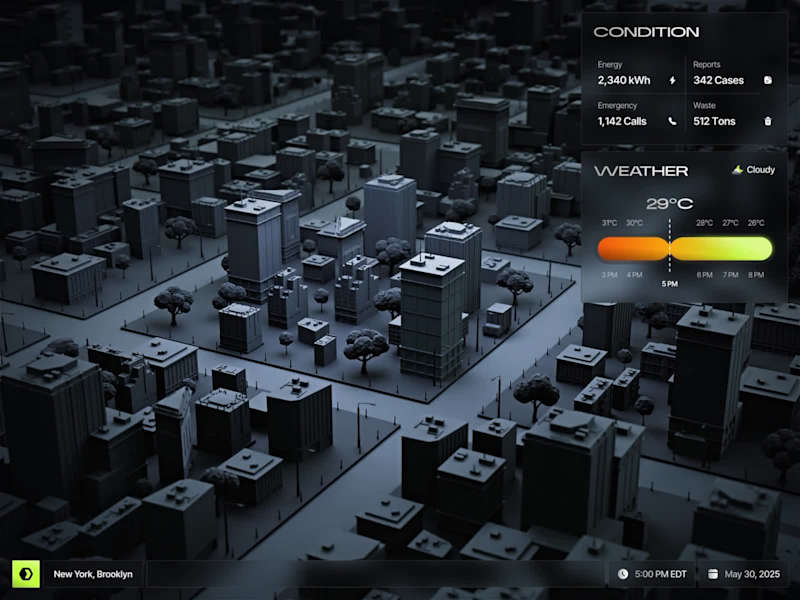Choose 7 PM on the weather timeline
800x600 pixels.
coord(731,274)
